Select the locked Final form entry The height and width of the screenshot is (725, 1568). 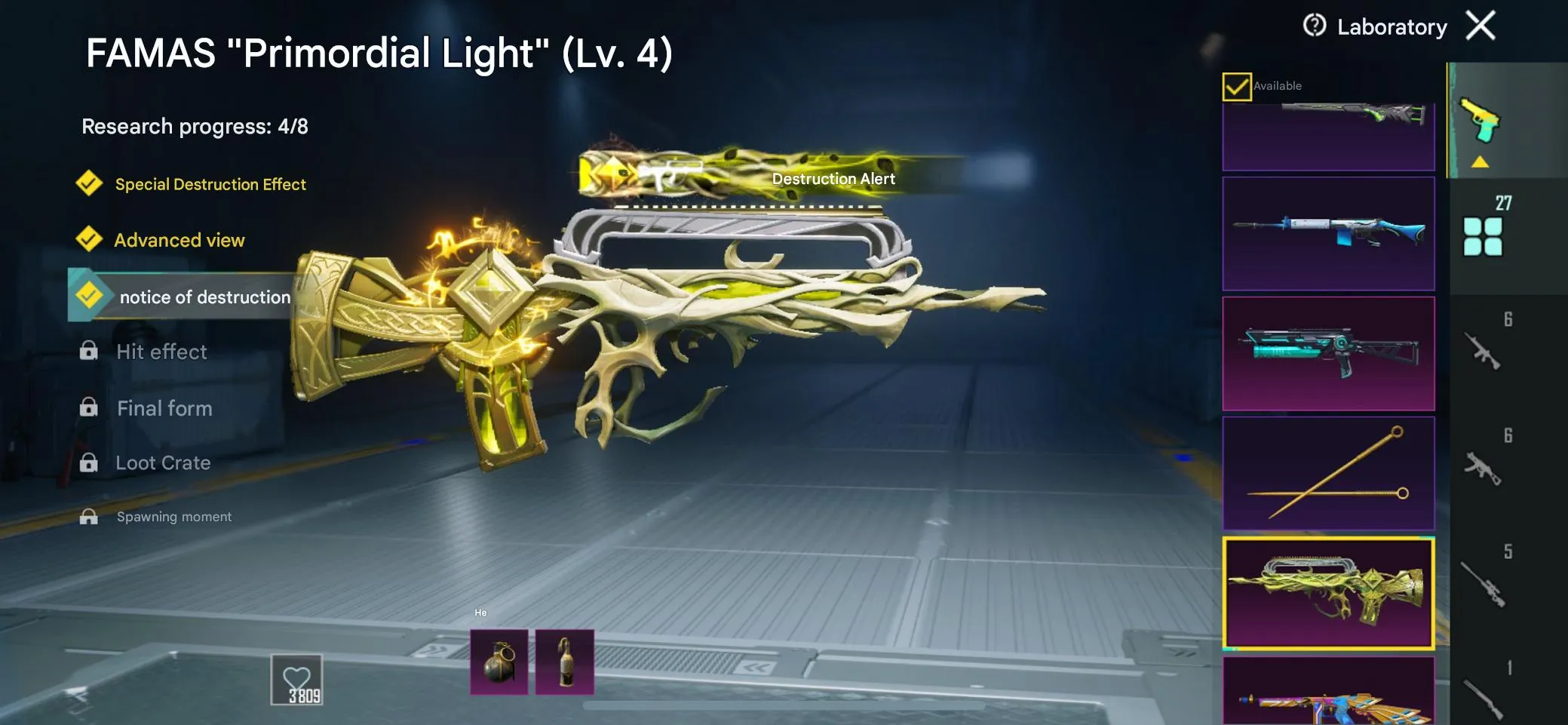(x=164, y=408)
